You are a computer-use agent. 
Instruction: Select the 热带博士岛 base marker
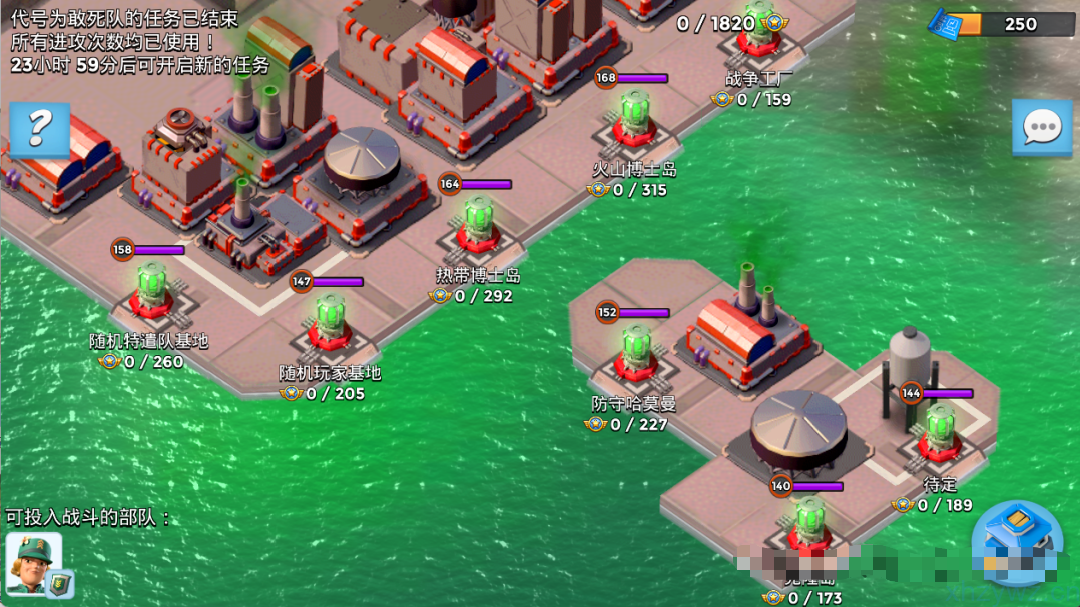click(479, 227)
